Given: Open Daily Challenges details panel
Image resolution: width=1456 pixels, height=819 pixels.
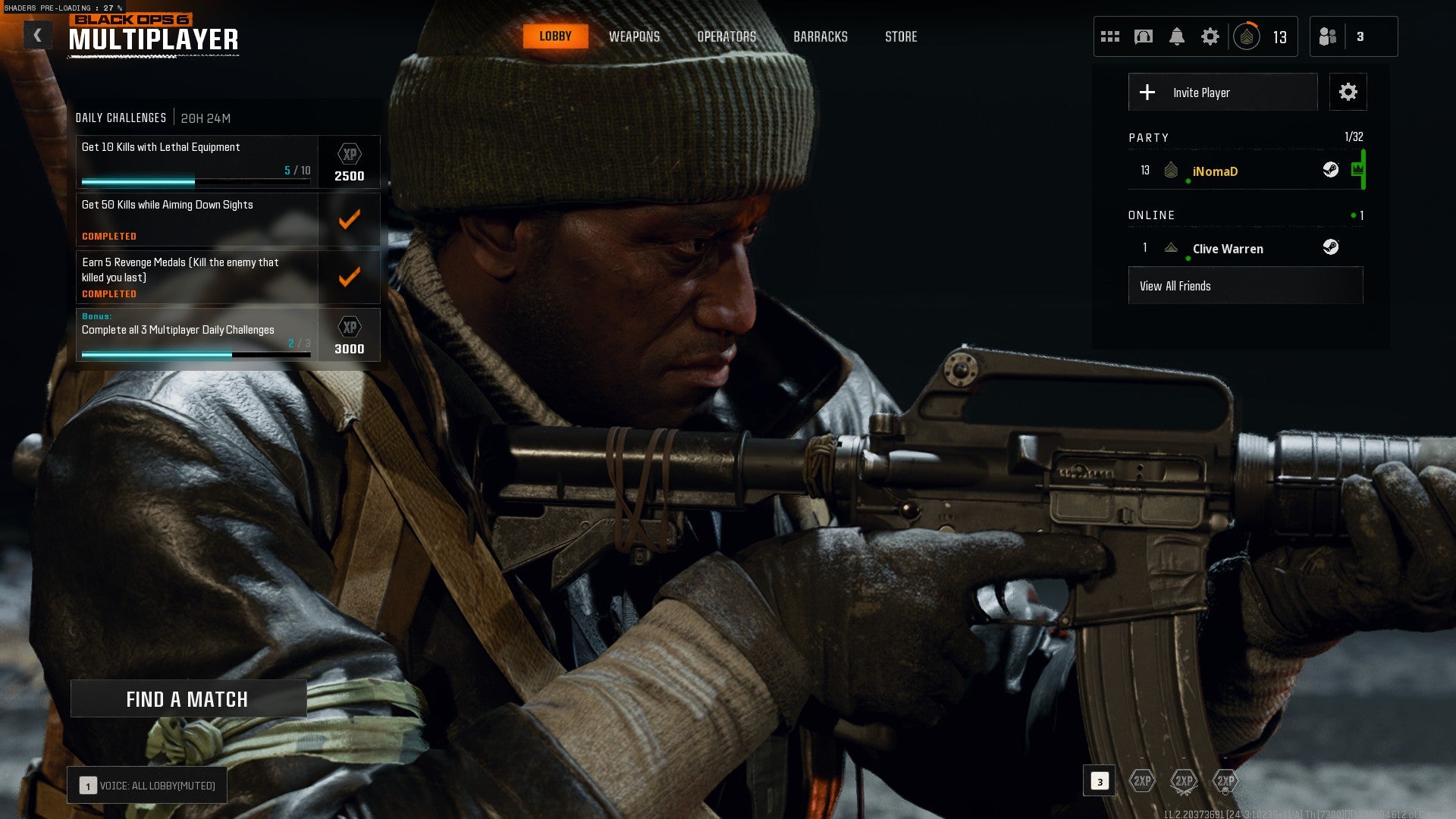Looking at the screenshot, I should click(120, 118).
